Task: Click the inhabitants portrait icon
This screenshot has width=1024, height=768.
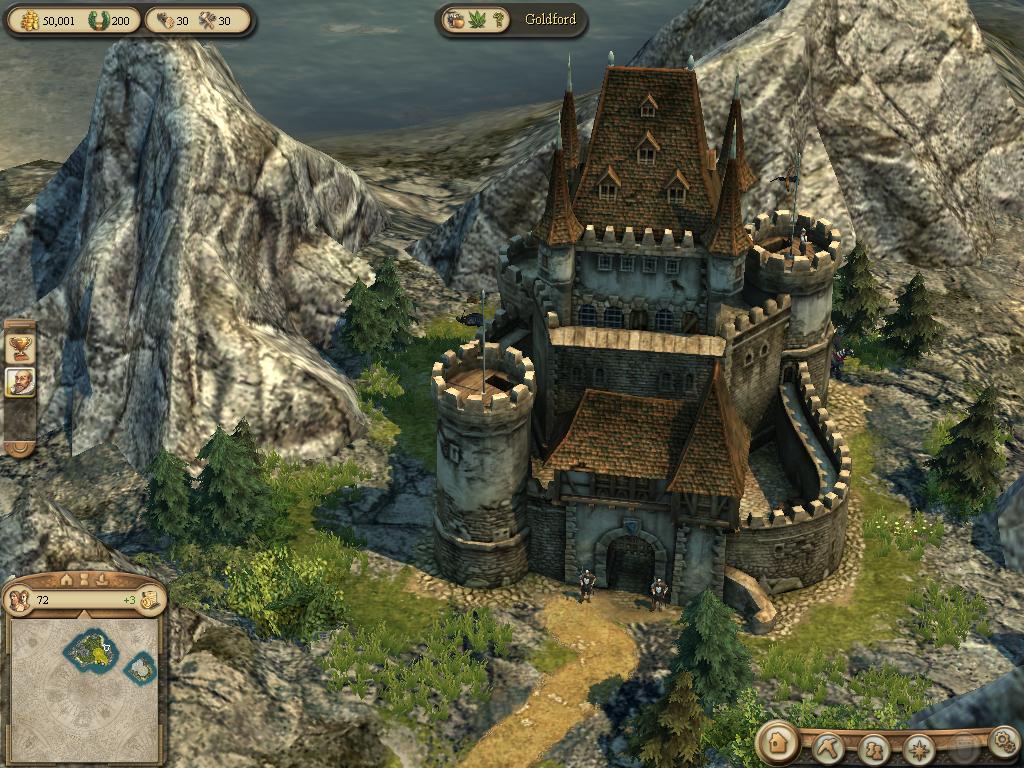Action: 19,600
